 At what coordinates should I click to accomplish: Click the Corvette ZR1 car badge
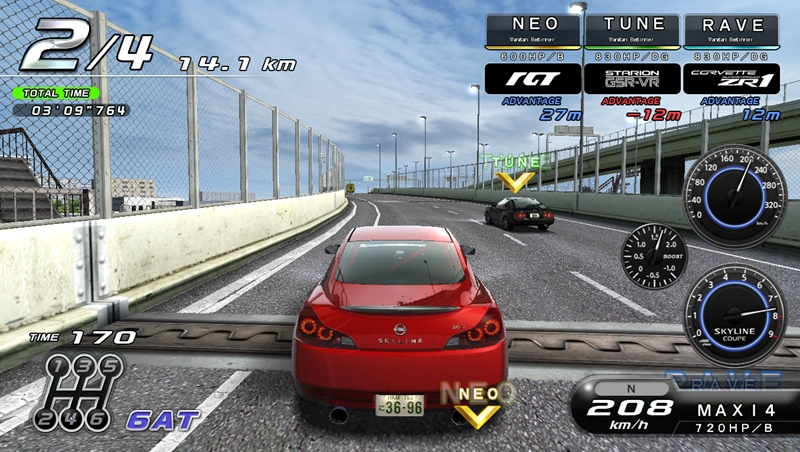[x=731, y=78]
